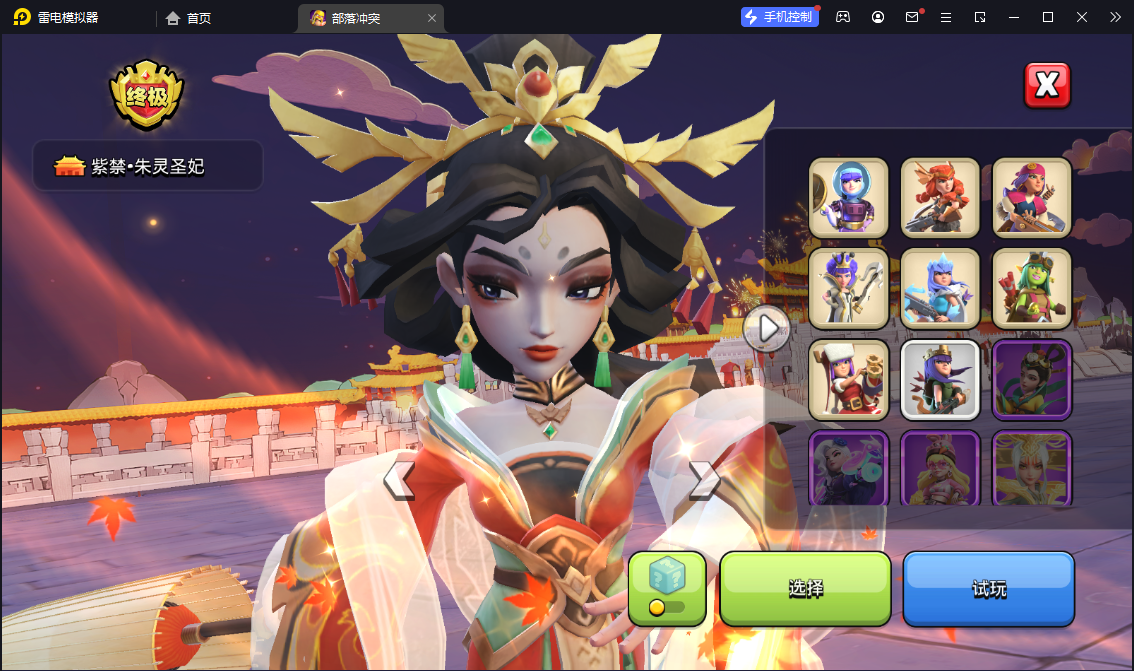Select the red winter coat queen skin
Viewport: 1134px width, 671px height.
848,379
